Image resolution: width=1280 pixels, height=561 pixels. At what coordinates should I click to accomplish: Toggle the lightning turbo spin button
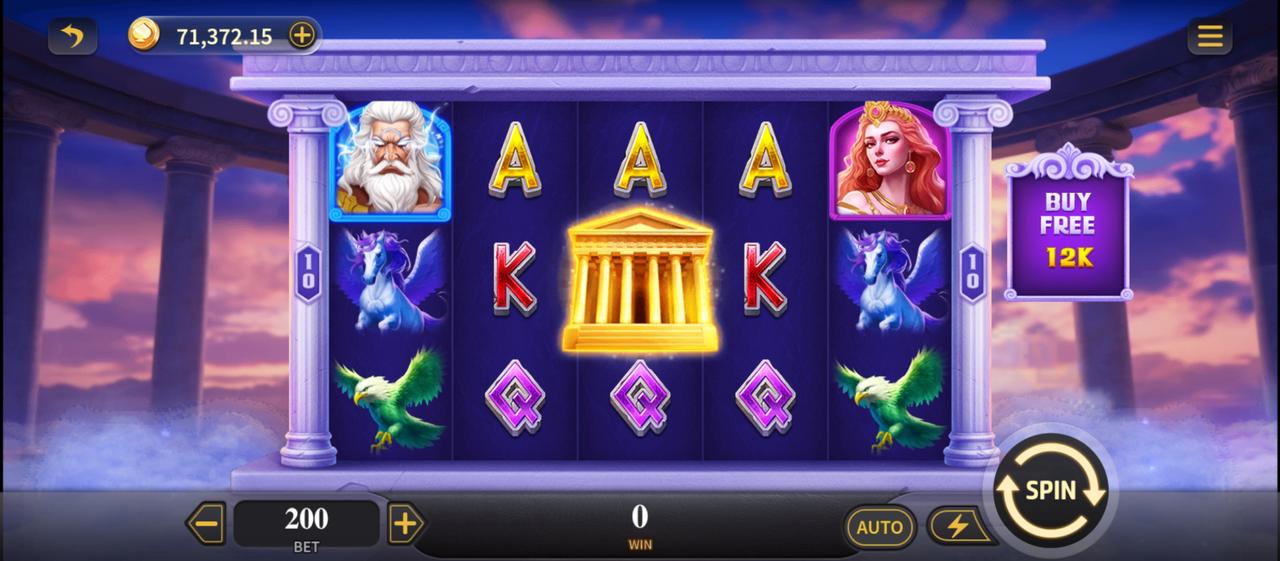pyautogui.click(x=957, y=526)
